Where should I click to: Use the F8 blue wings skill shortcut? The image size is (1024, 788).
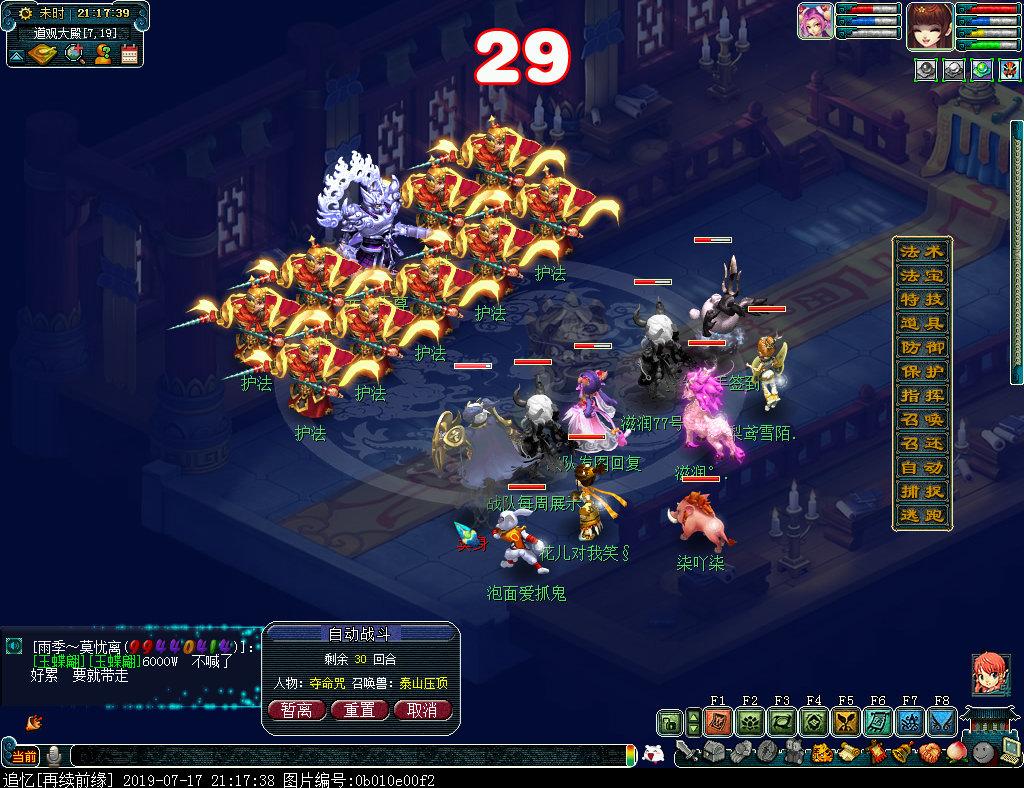click(942, 722)
